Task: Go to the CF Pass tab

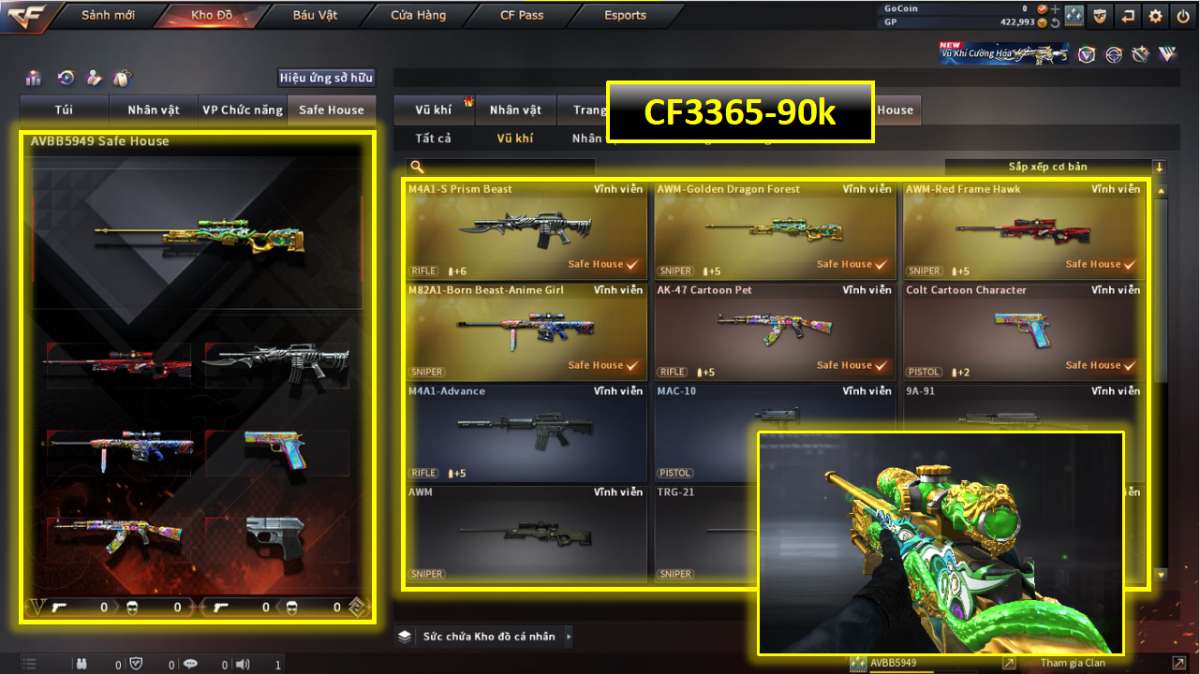Action: point(522,16)
